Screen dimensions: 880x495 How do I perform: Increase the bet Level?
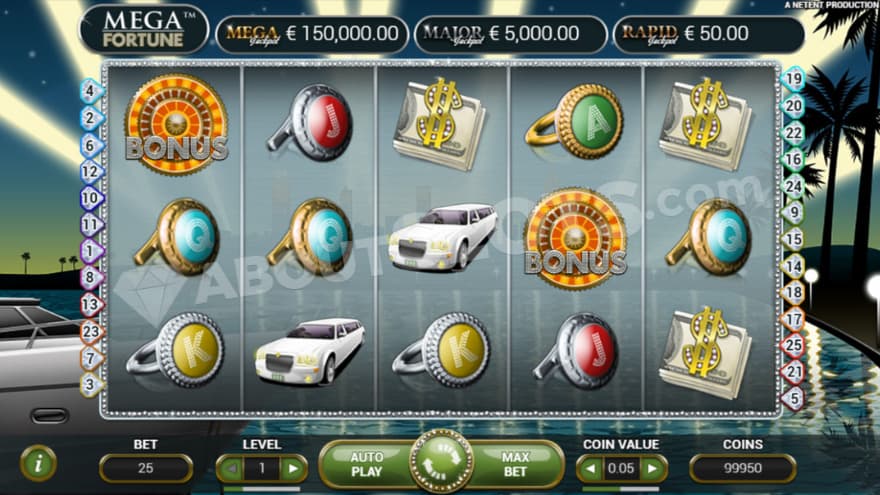pyautogui.click(x=293, y=468)
